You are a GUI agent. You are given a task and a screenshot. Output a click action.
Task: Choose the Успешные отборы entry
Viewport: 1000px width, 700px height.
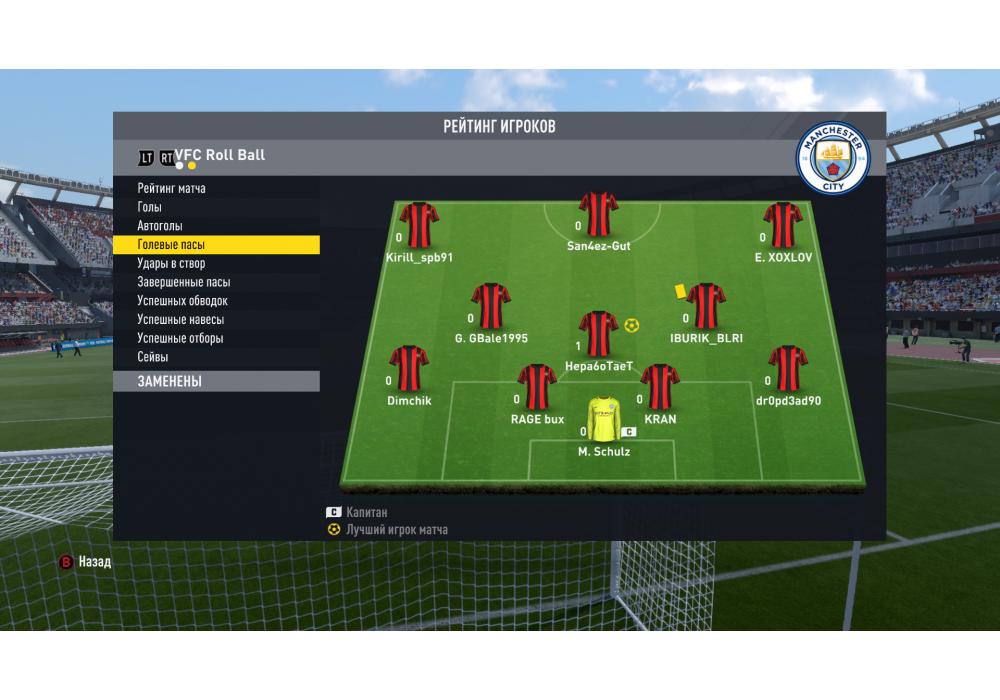coord(180,338)
